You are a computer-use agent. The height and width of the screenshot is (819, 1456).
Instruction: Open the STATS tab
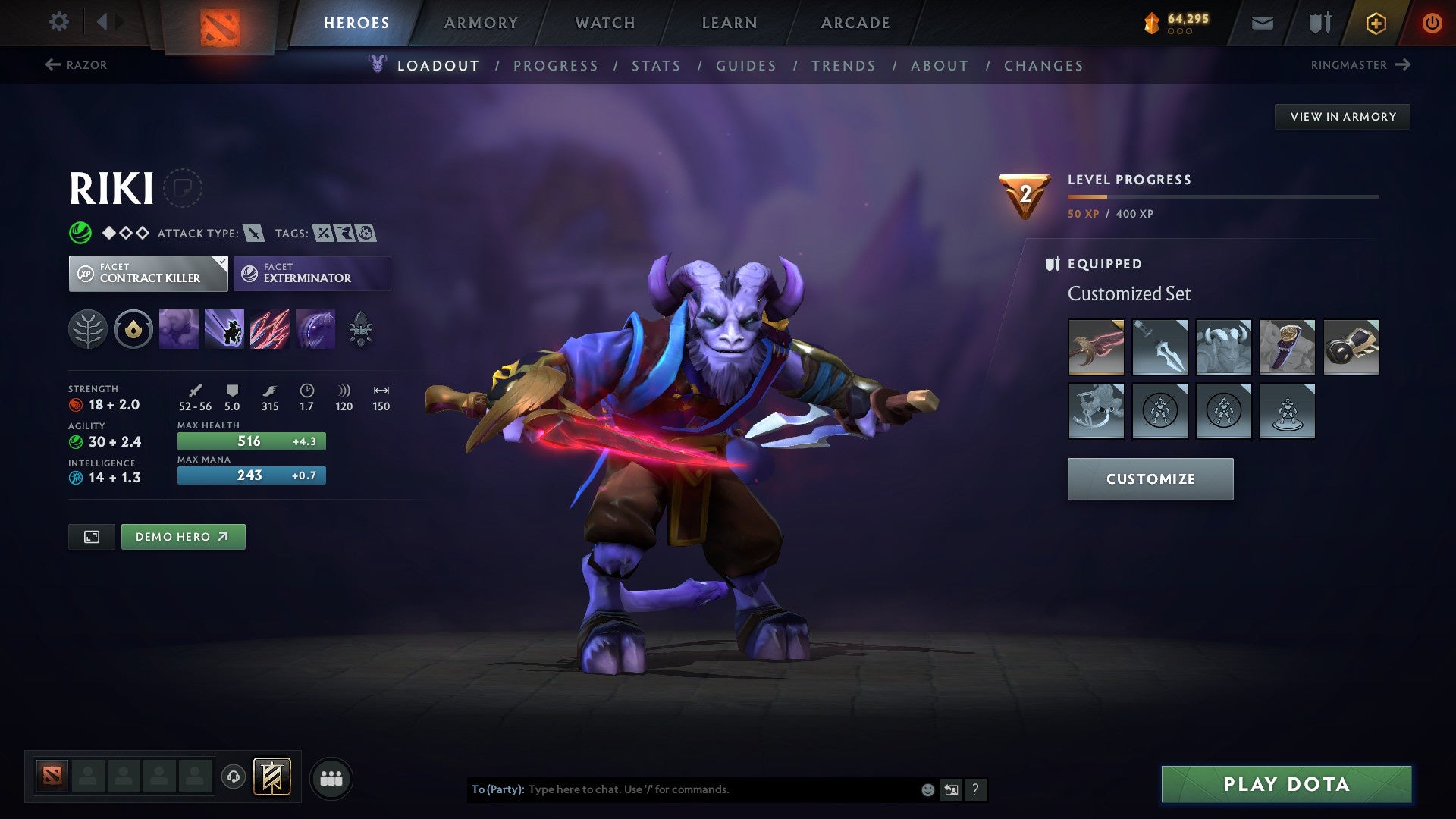(657, 66)
